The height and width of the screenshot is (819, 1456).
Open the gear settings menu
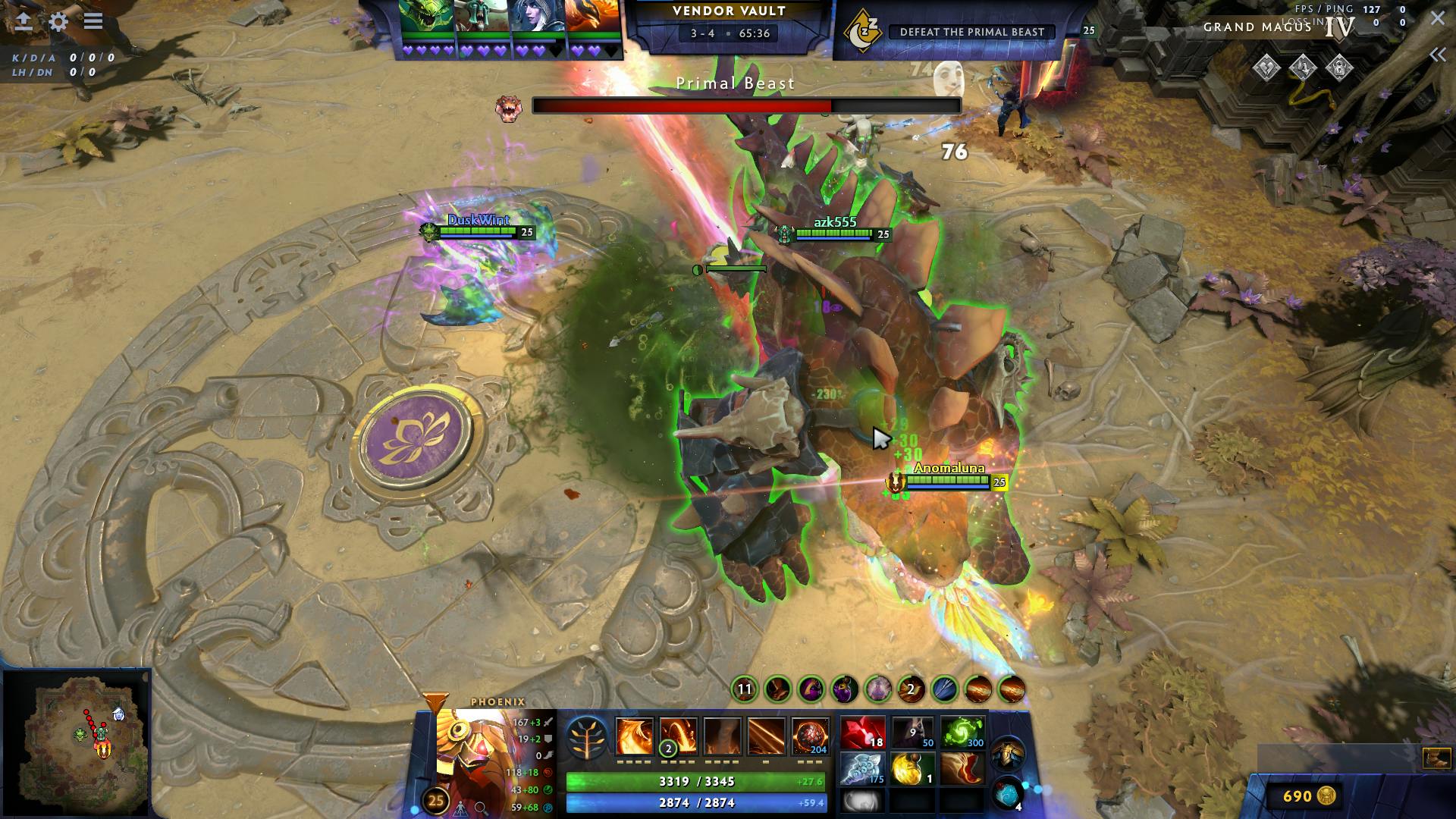58,21
